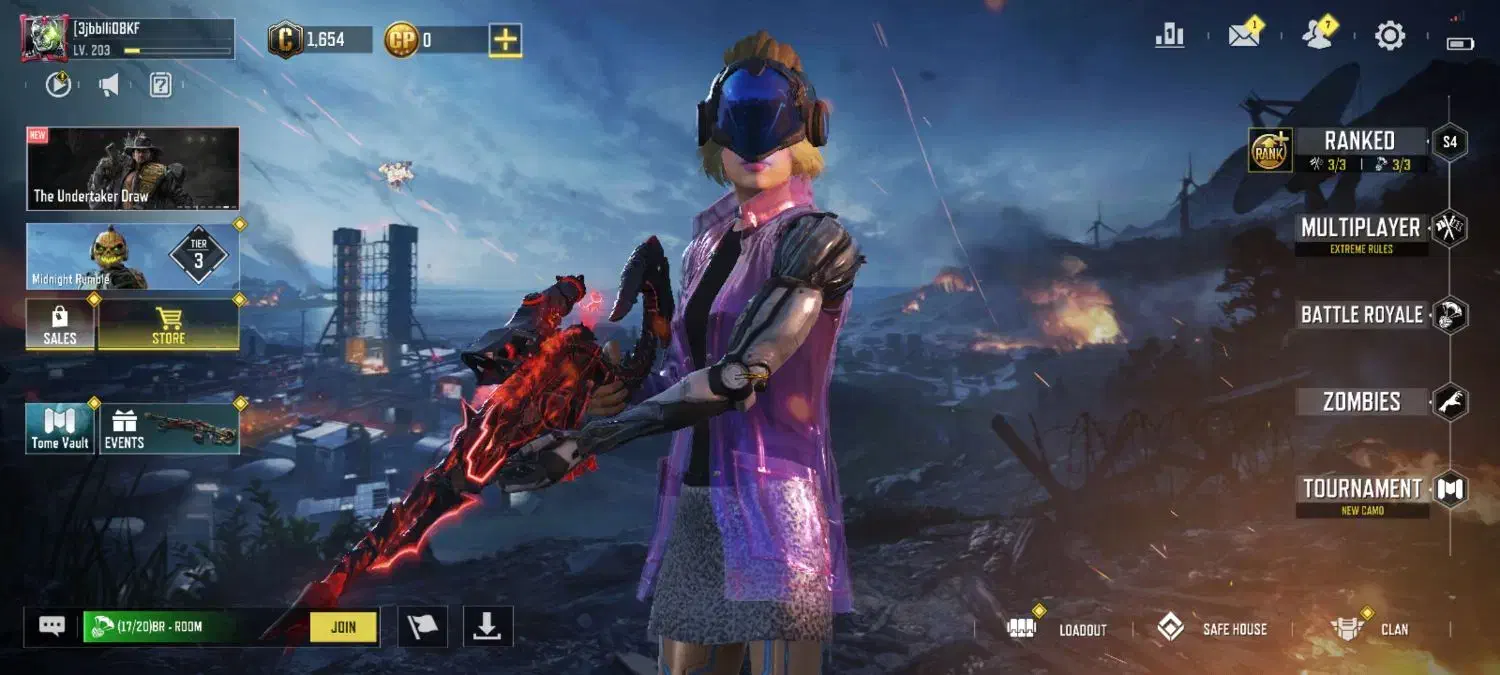
Task: View the leaderboard stats icon
Action: (1169, 36)
